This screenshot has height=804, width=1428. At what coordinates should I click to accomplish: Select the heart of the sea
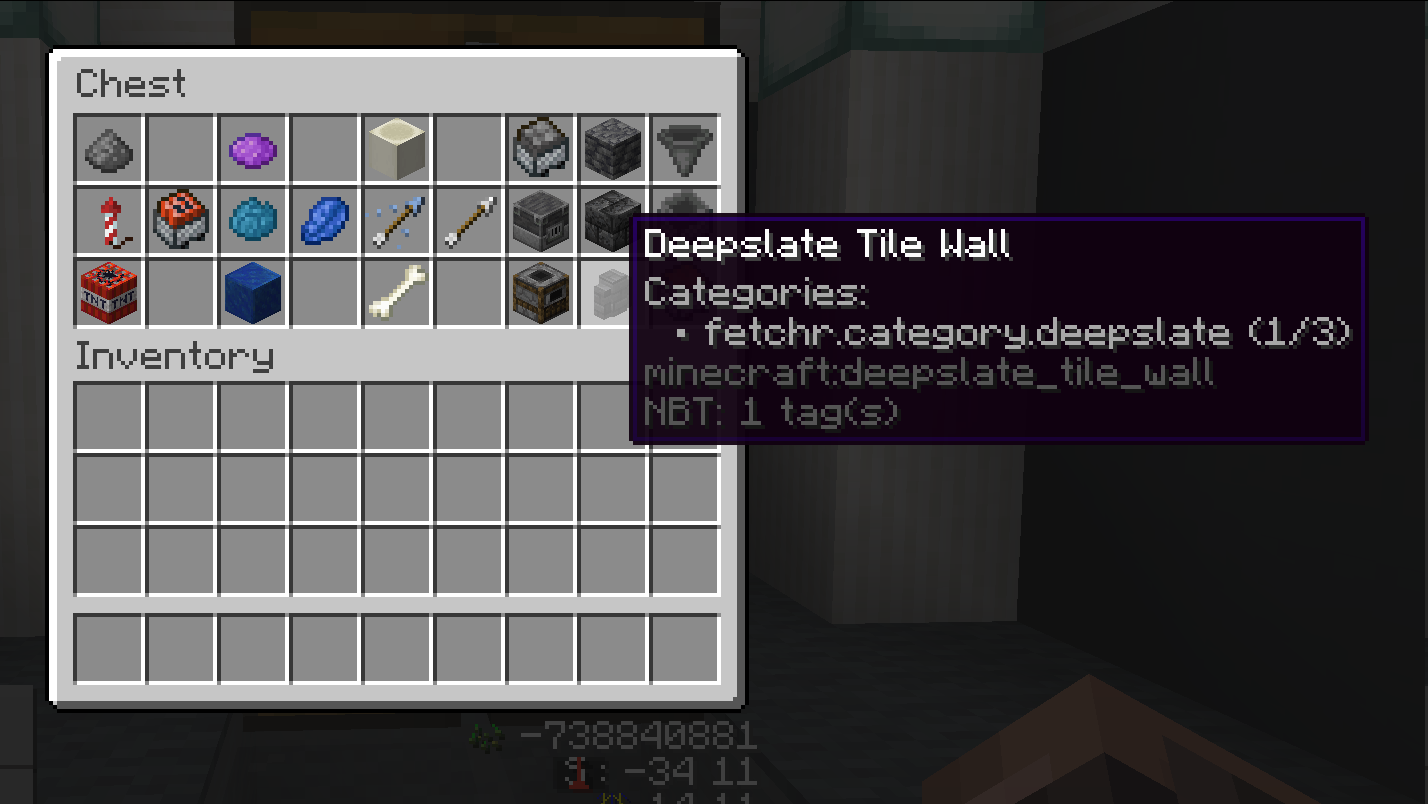253,221
